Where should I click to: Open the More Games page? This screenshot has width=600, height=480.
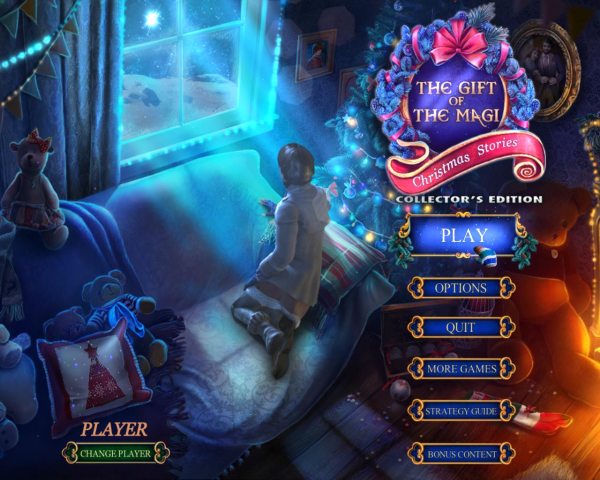[460, 369]
